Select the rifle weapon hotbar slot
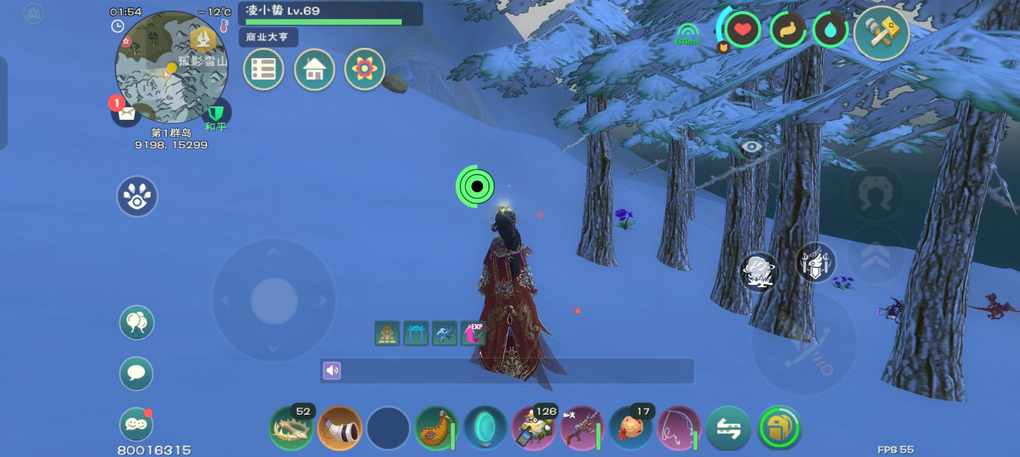Screen dimensions: 1020x457 pyautogui.click(x=583, y=429)
